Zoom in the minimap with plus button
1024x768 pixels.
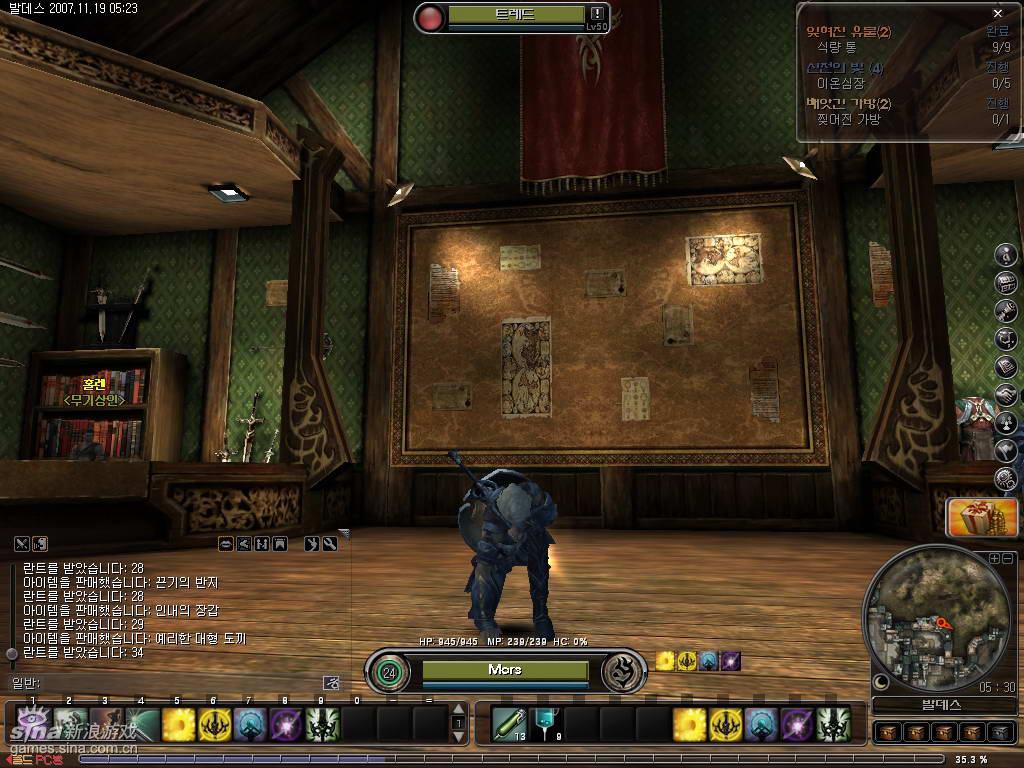pos(994,558)
